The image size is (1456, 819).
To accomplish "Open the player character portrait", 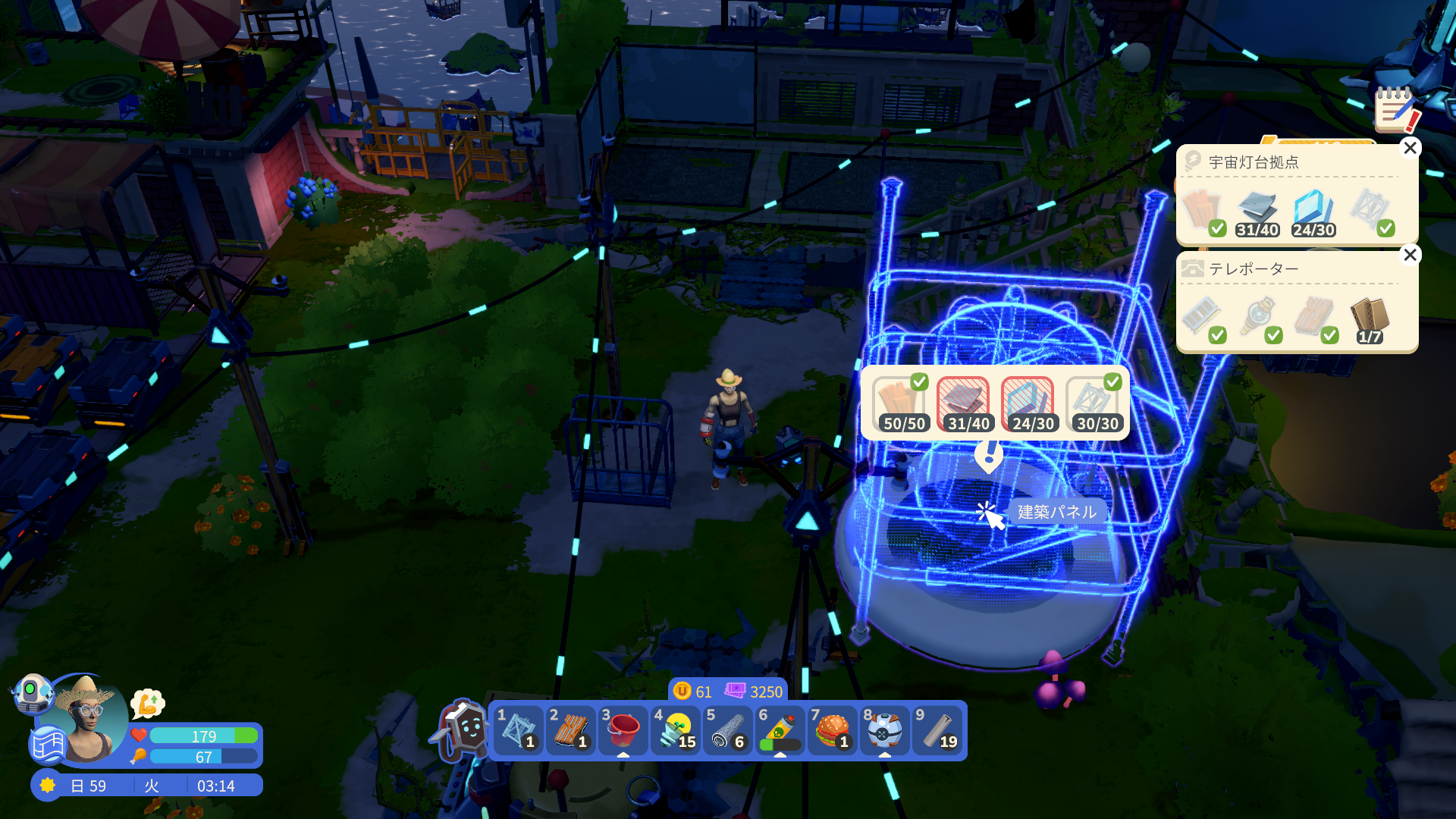I will (89, 719).
